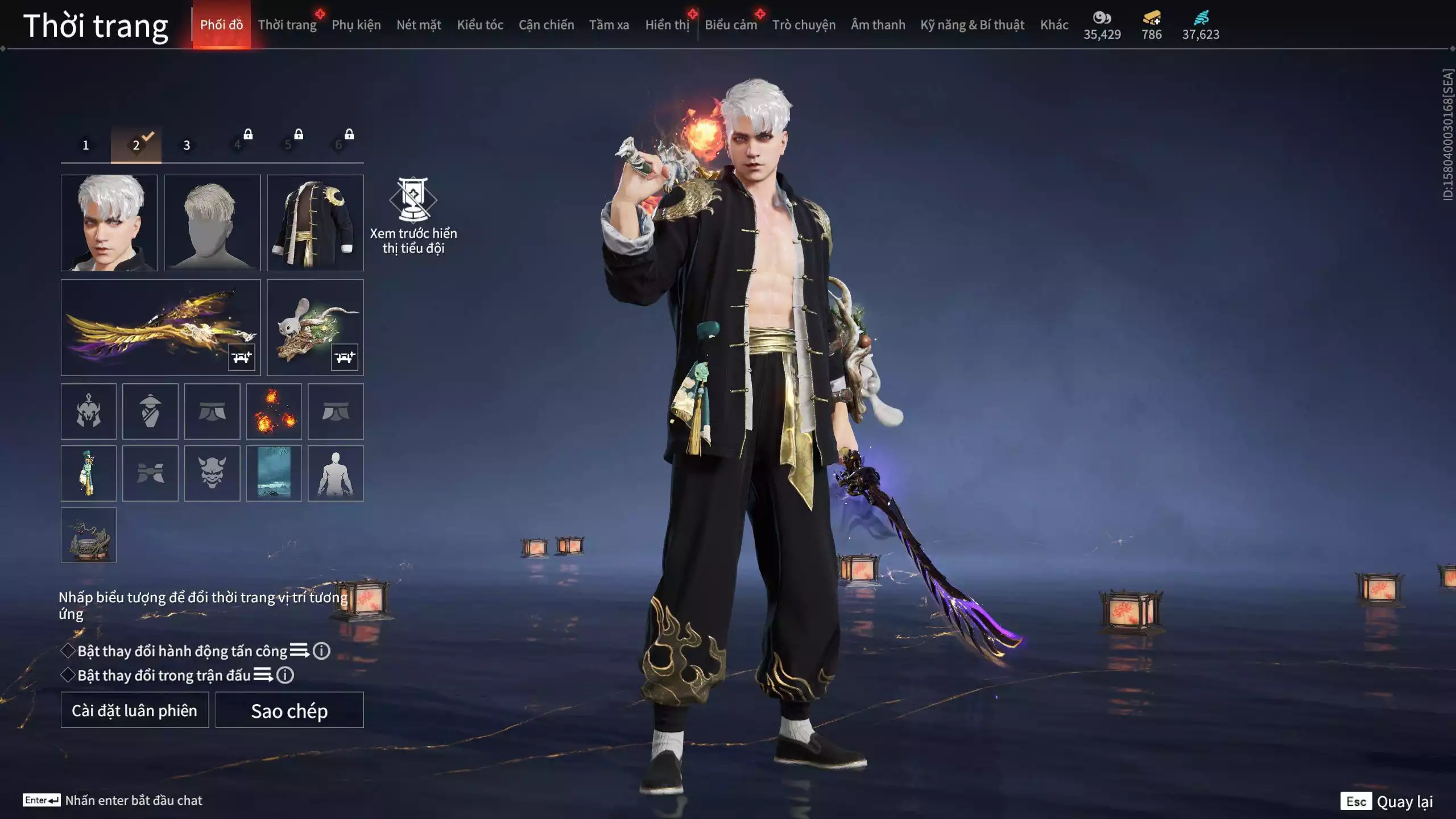Viewport: 1456px width, 819px height.
Task: Select the Kiểu tóc tab
Action: (x=480, y=25)
